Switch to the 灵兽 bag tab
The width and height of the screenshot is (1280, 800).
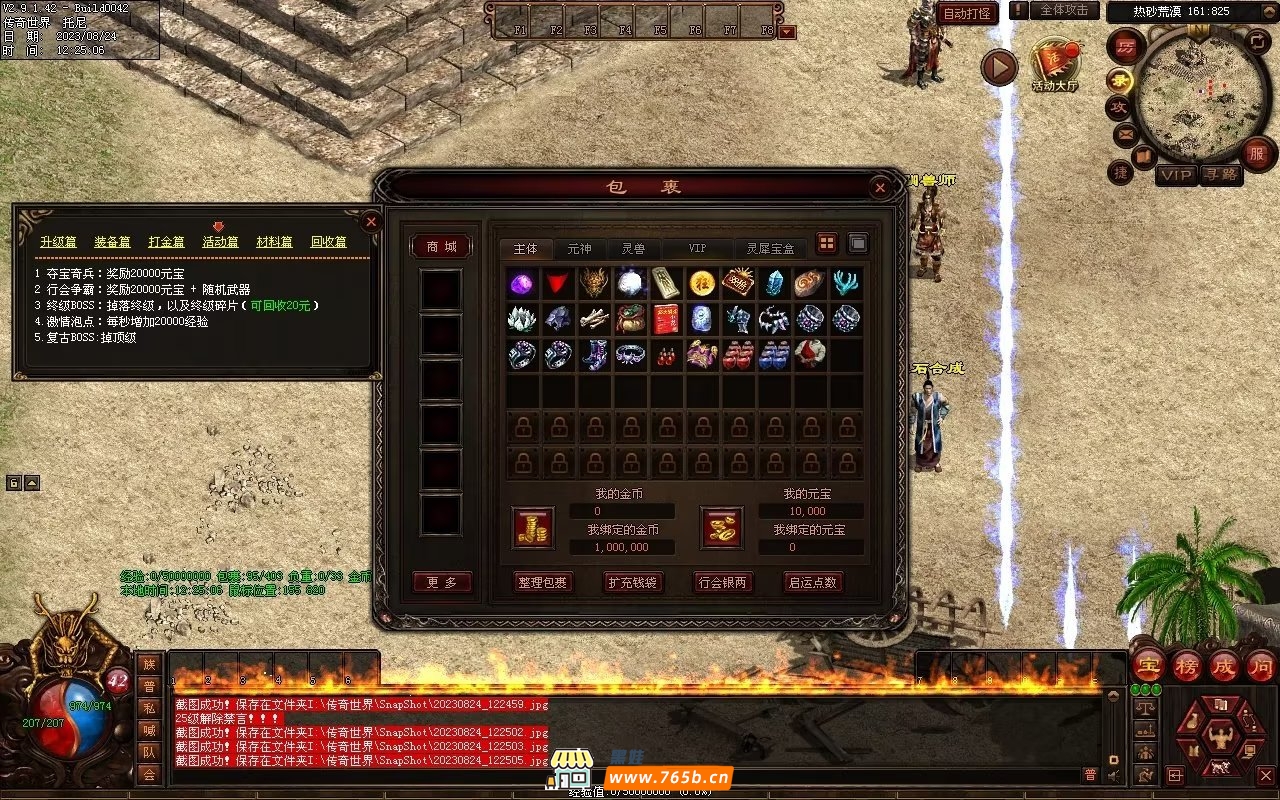tap(633, 249)
